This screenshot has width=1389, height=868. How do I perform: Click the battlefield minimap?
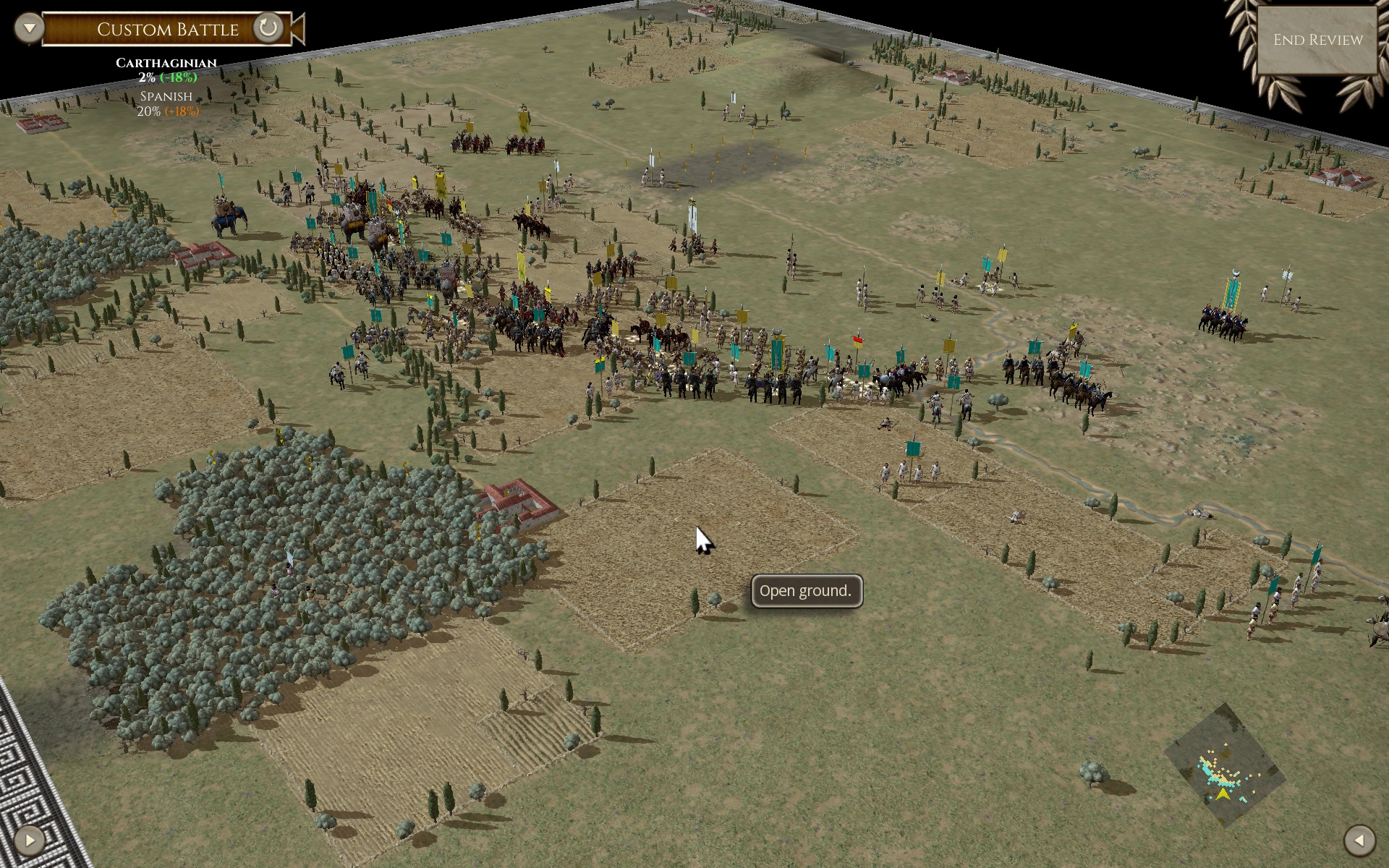(1225, 766)
